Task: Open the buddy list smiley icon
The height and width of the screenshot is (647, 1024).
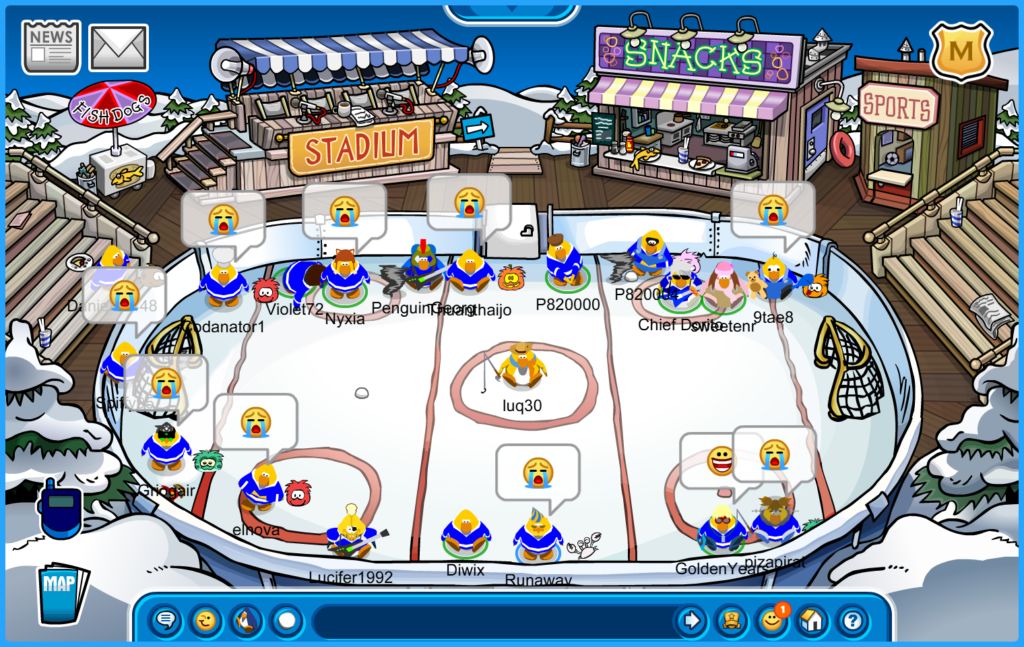Action: tap(771, 621)
